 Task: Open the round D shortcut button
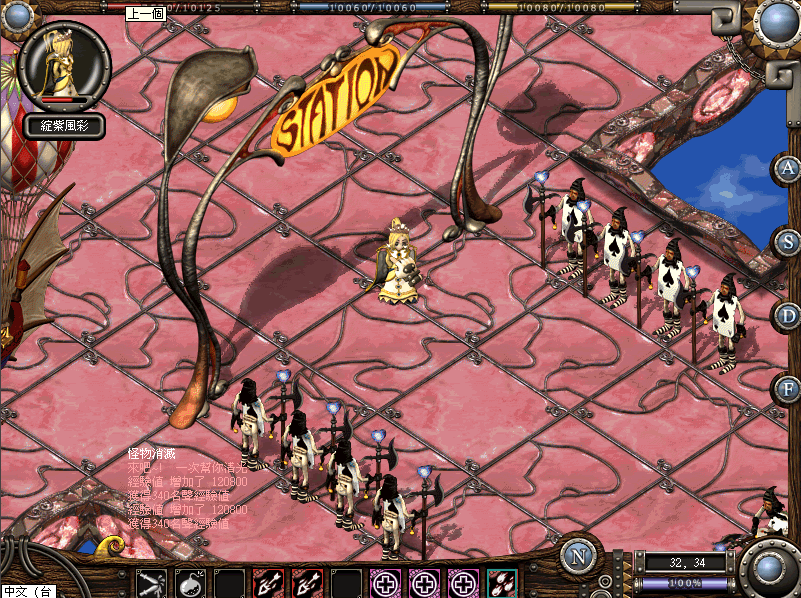tap(788, 315)
